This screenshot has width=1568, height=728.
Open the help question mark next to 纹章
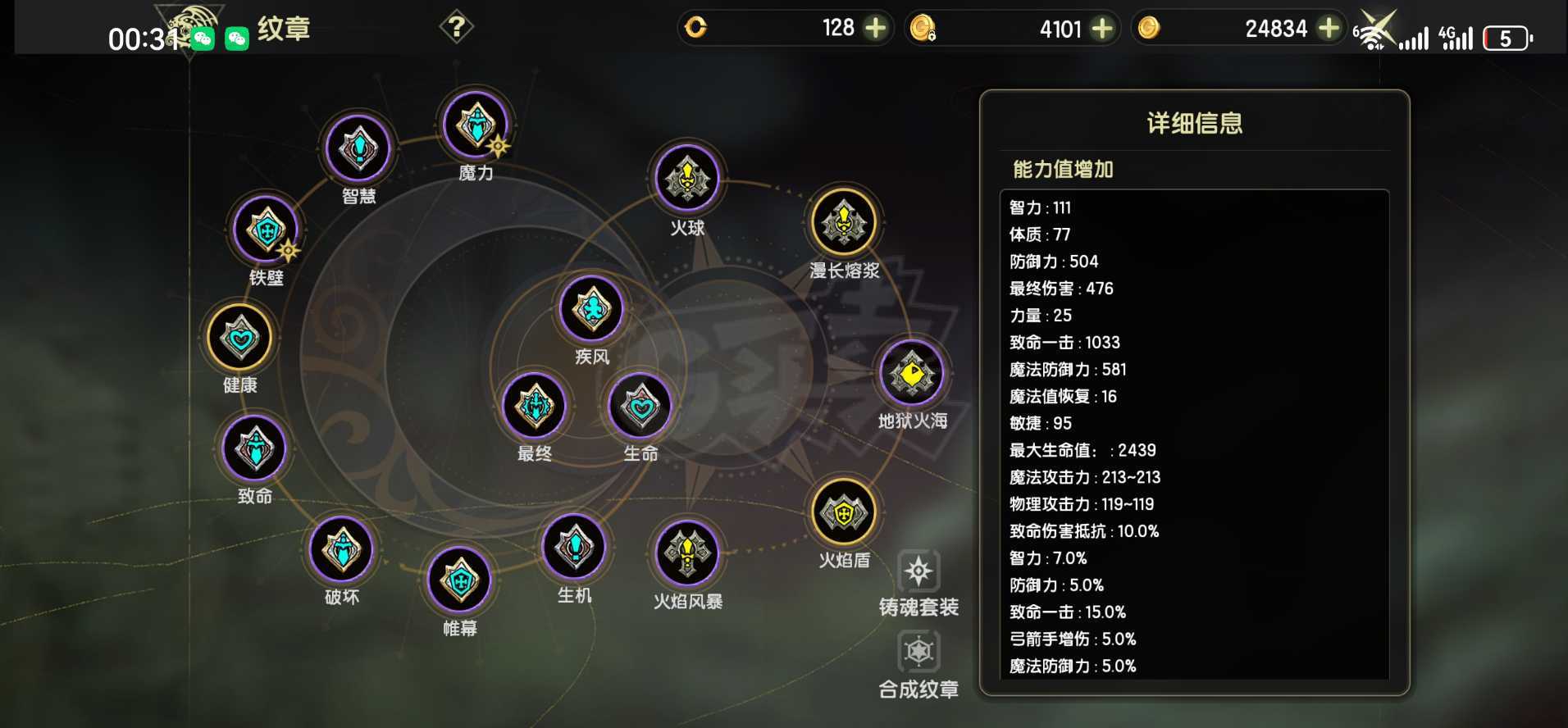click(x=457, y=25)
